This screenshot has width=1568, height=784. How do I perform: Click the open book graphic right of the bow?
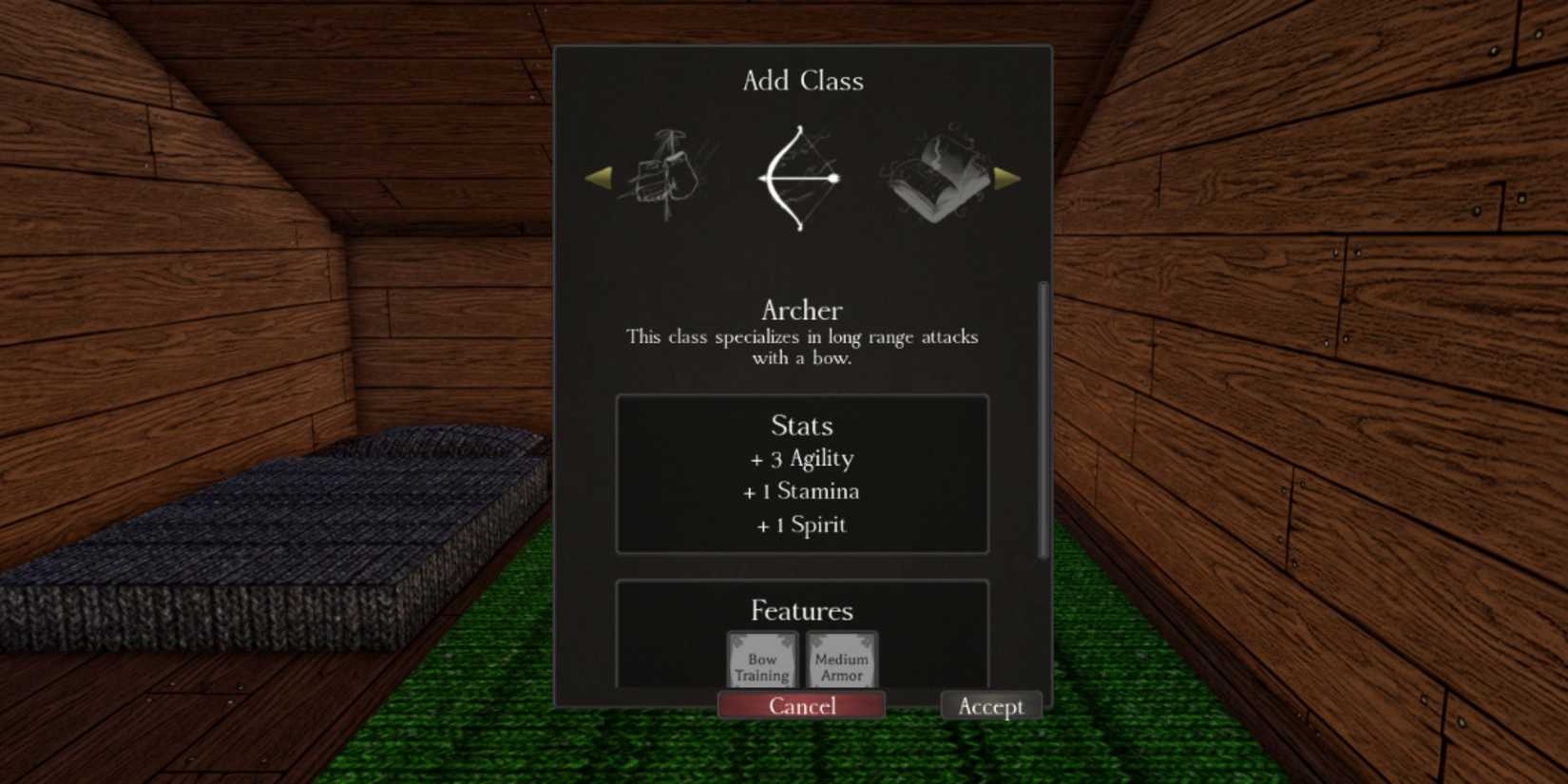click(939, 176)
